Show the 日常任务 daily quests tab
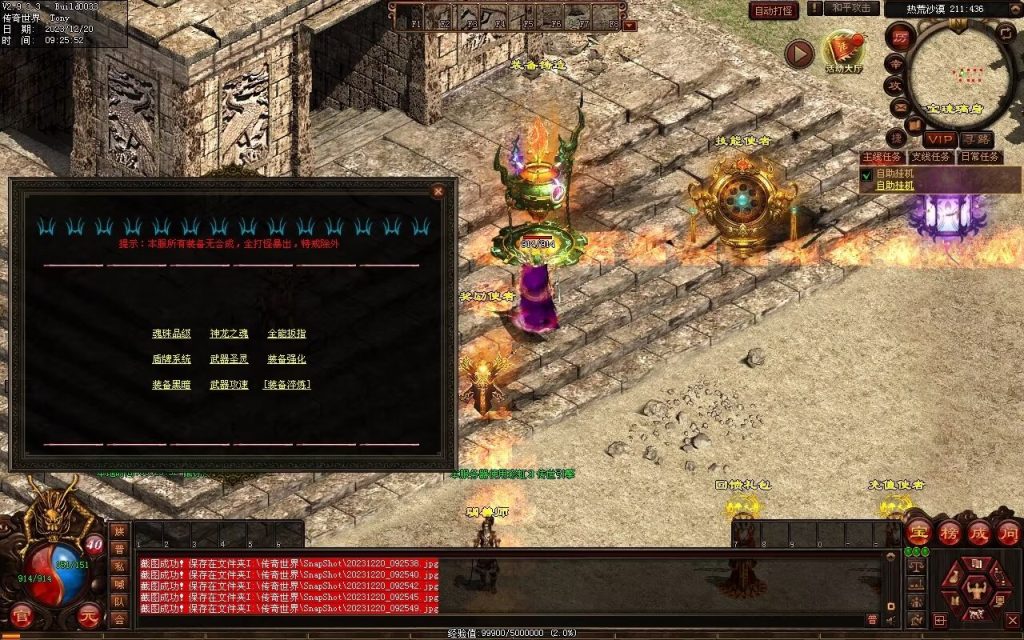Image resolution: width=1024 pixels, height=640 pixels. [980, 157]
